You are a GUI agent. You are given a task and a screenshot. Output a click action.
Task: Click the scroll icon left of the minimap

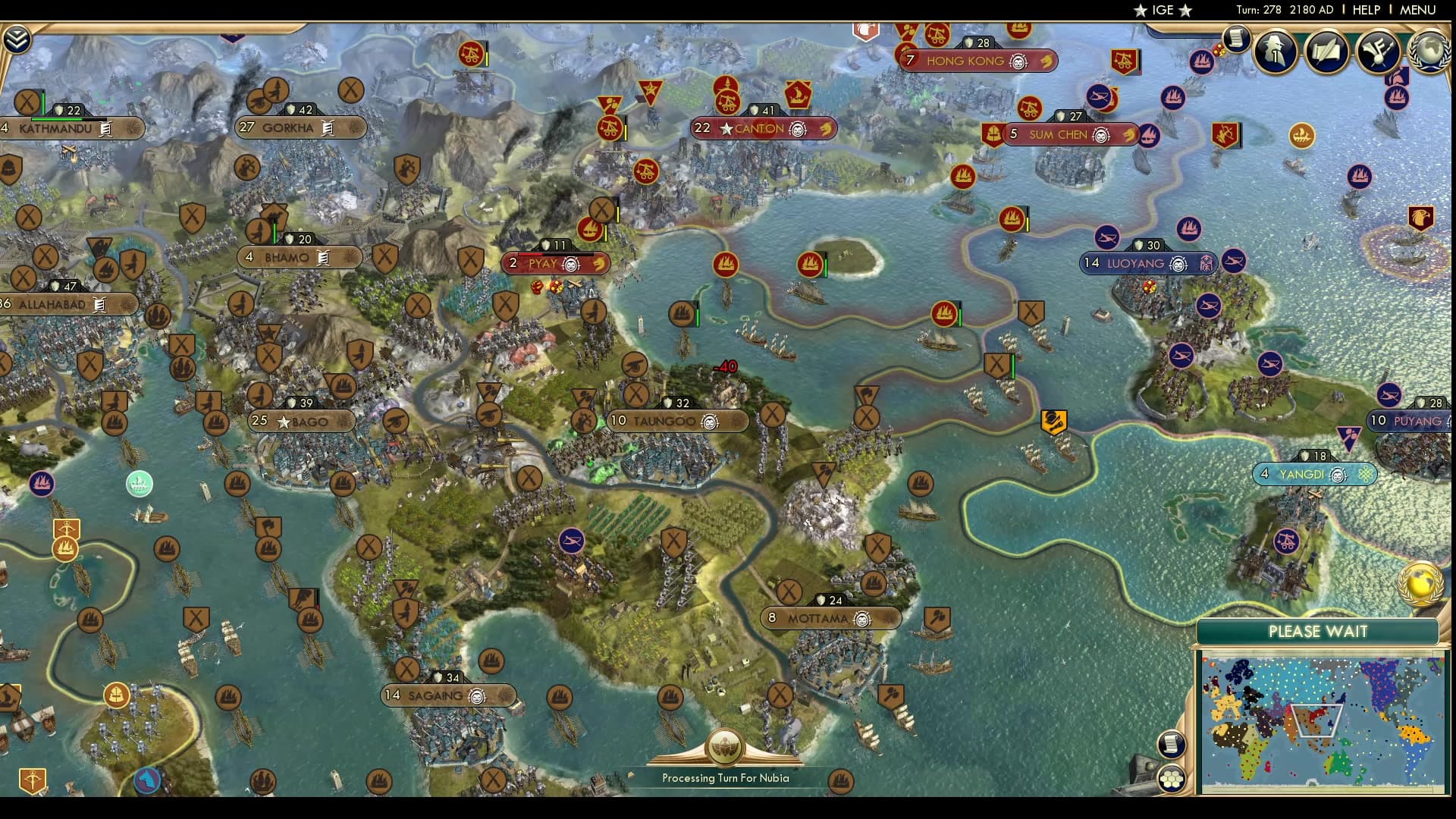(1171, 743)
